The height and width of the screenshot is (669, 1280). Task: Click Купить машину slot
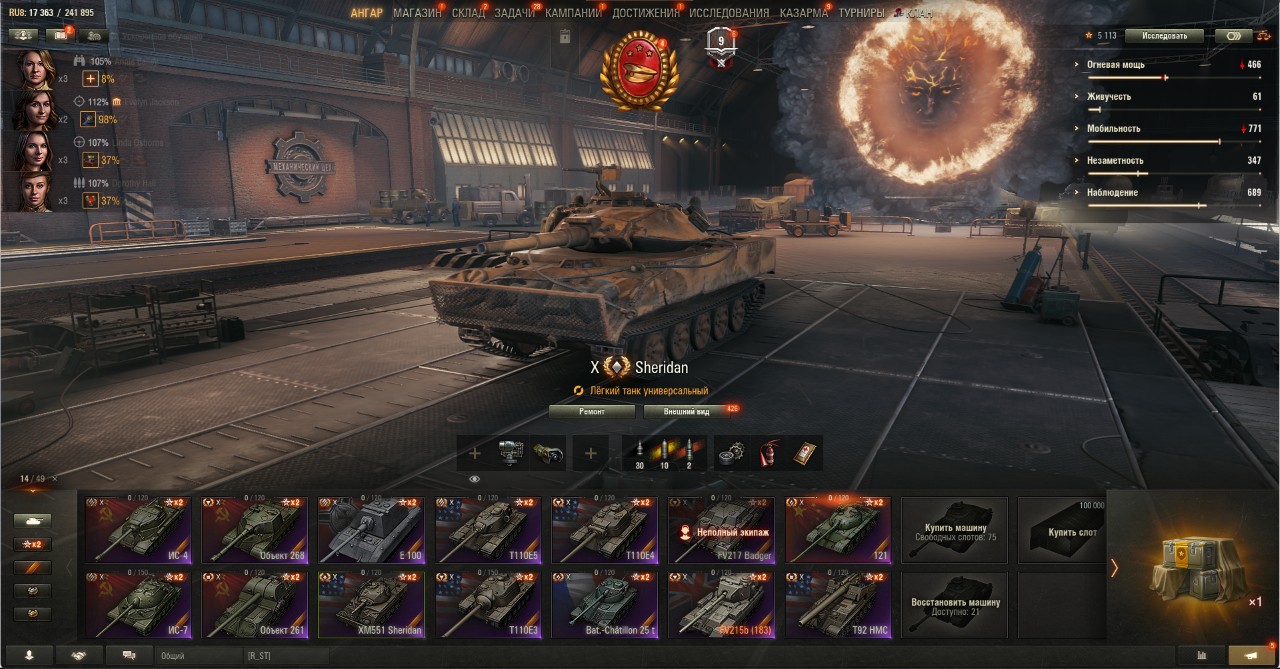(x=954, y=530)
